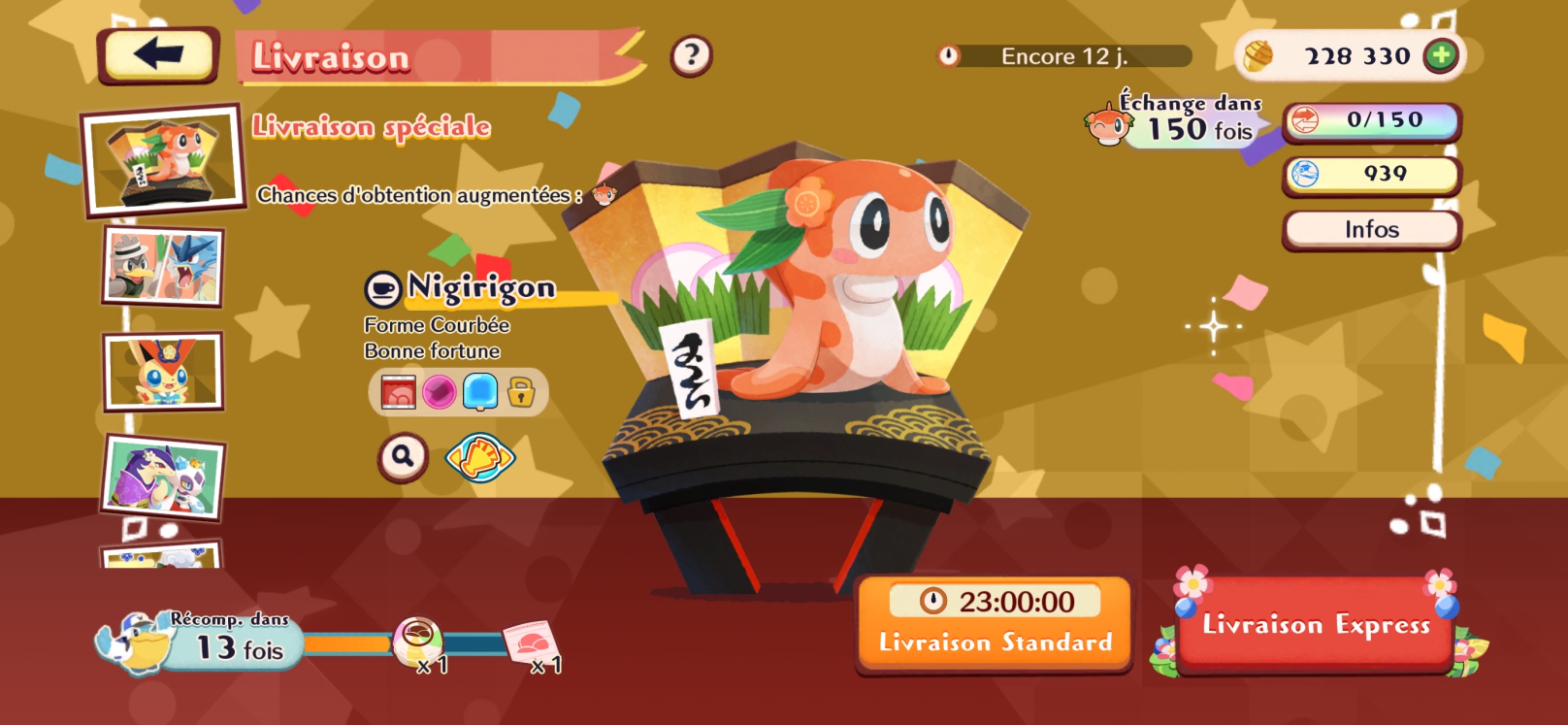Choose the Gyarados delivery banner thumbnail

163,266
